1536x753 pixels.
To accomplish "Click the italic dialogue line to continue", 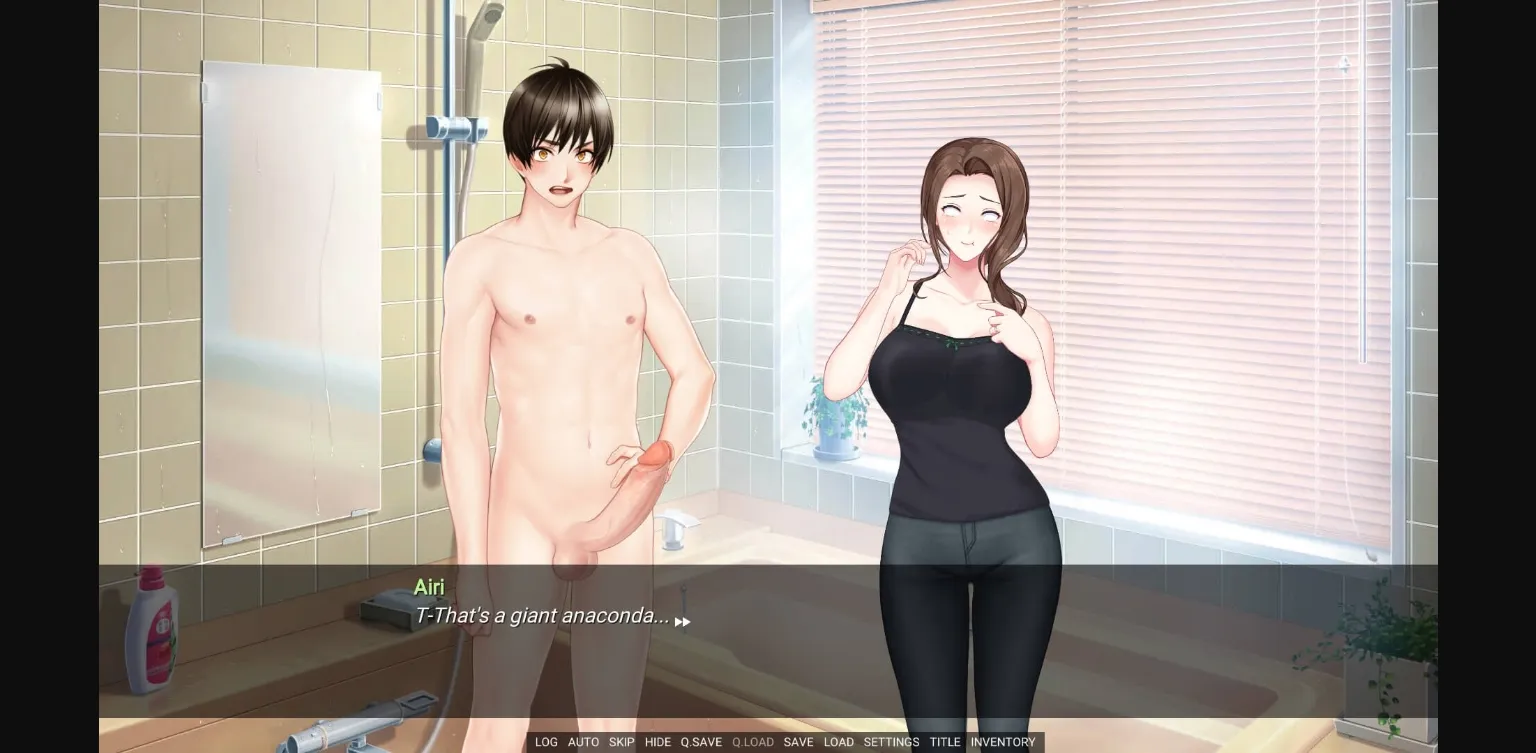I will pyautogui.click(x=543, y=616).
